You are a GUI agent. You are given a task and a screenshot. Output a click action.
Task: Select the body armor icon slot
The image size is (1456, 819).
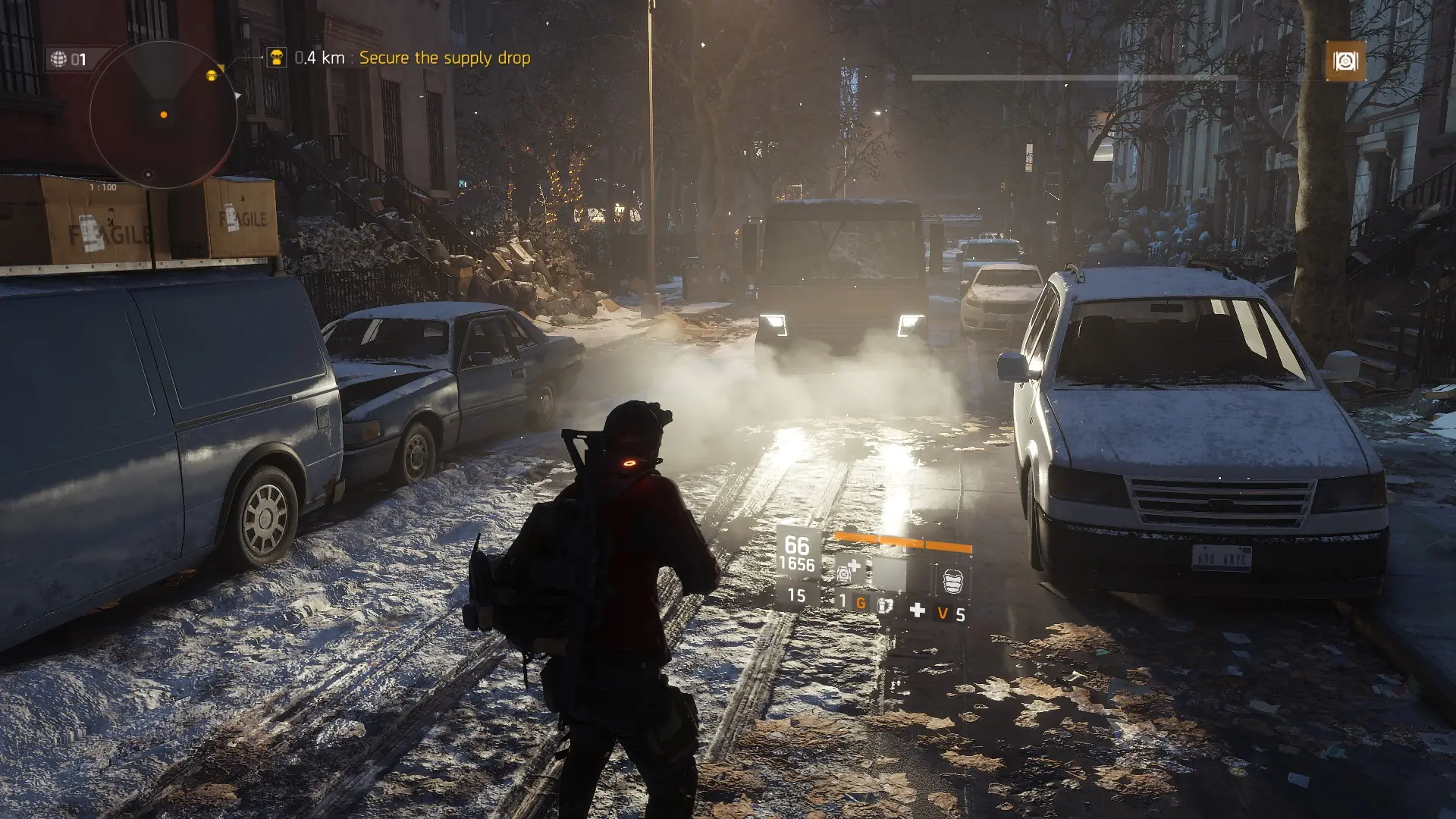(x=952, y=581)
